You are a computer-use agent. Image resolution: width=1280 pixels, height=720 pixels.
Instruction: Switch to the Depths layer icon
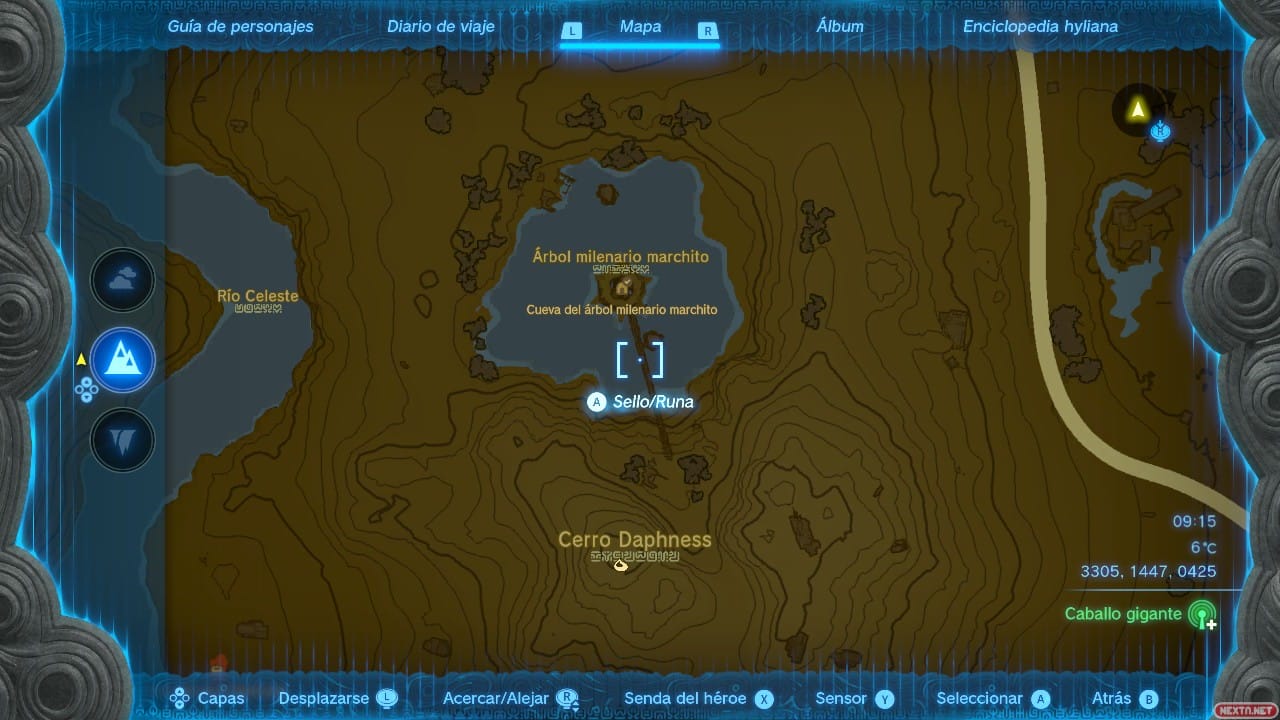[123, 439]
